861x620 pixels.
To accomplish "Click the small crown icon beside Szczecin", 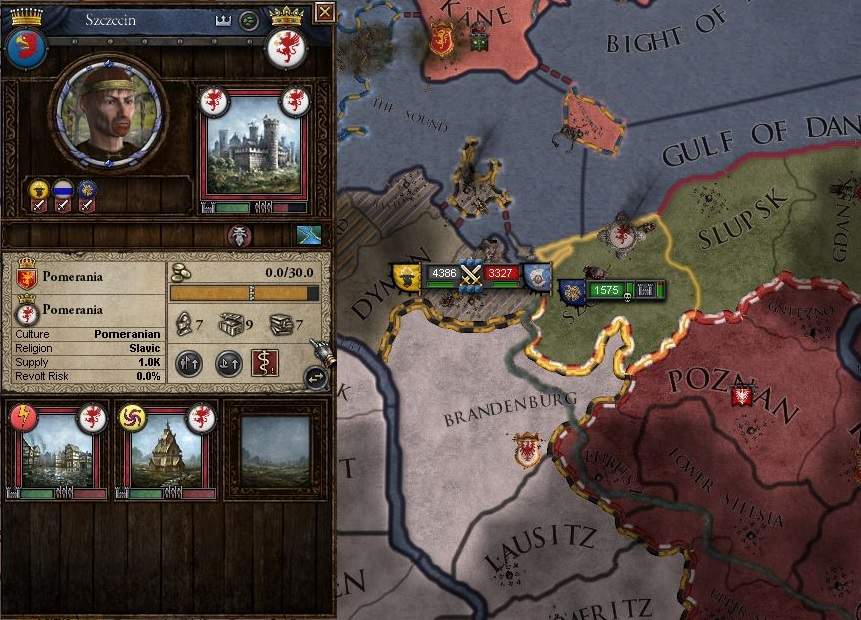I will [223, 19].
